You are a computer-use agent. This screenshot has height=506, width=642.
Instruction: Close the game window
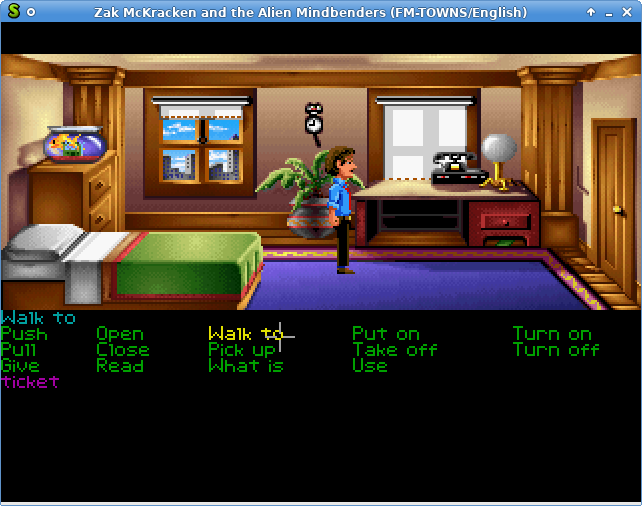[627, 12]
